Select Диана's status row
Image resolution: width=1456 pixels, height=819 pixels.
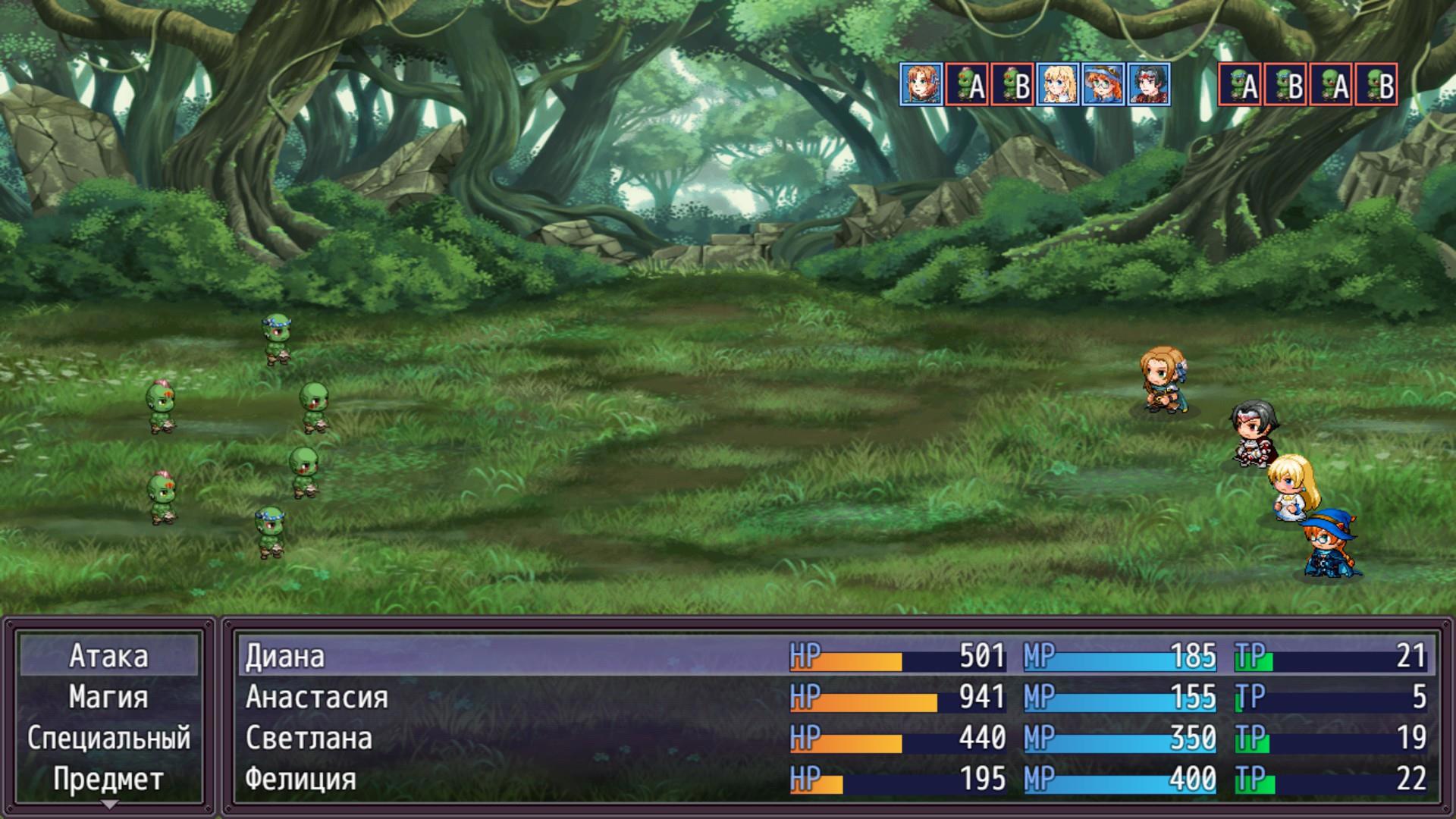coord(834,656)
